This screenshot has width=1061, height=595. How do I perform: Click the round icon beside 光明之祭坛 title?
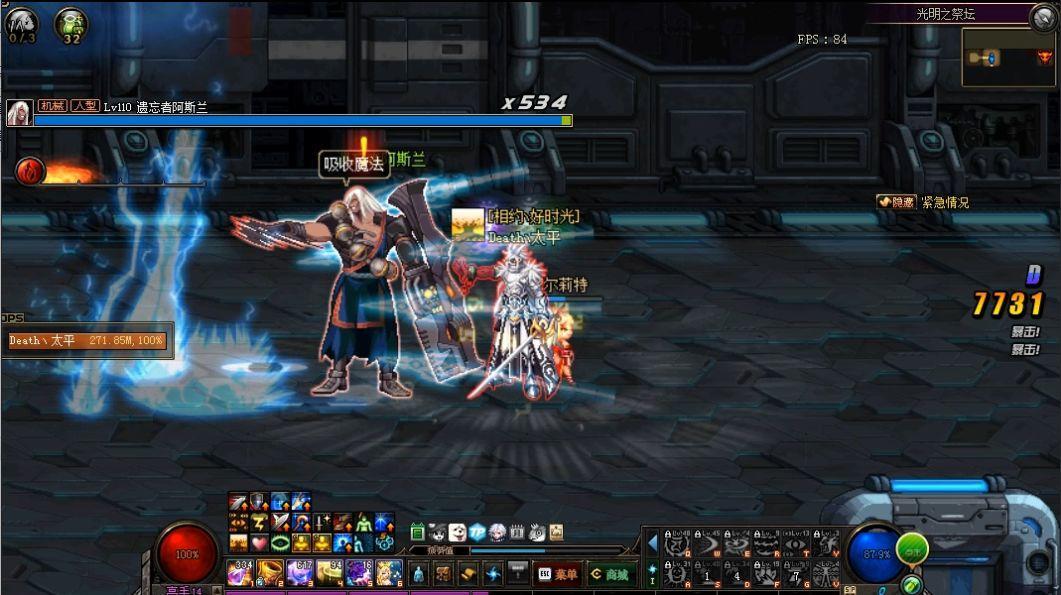click(1044, 15)
